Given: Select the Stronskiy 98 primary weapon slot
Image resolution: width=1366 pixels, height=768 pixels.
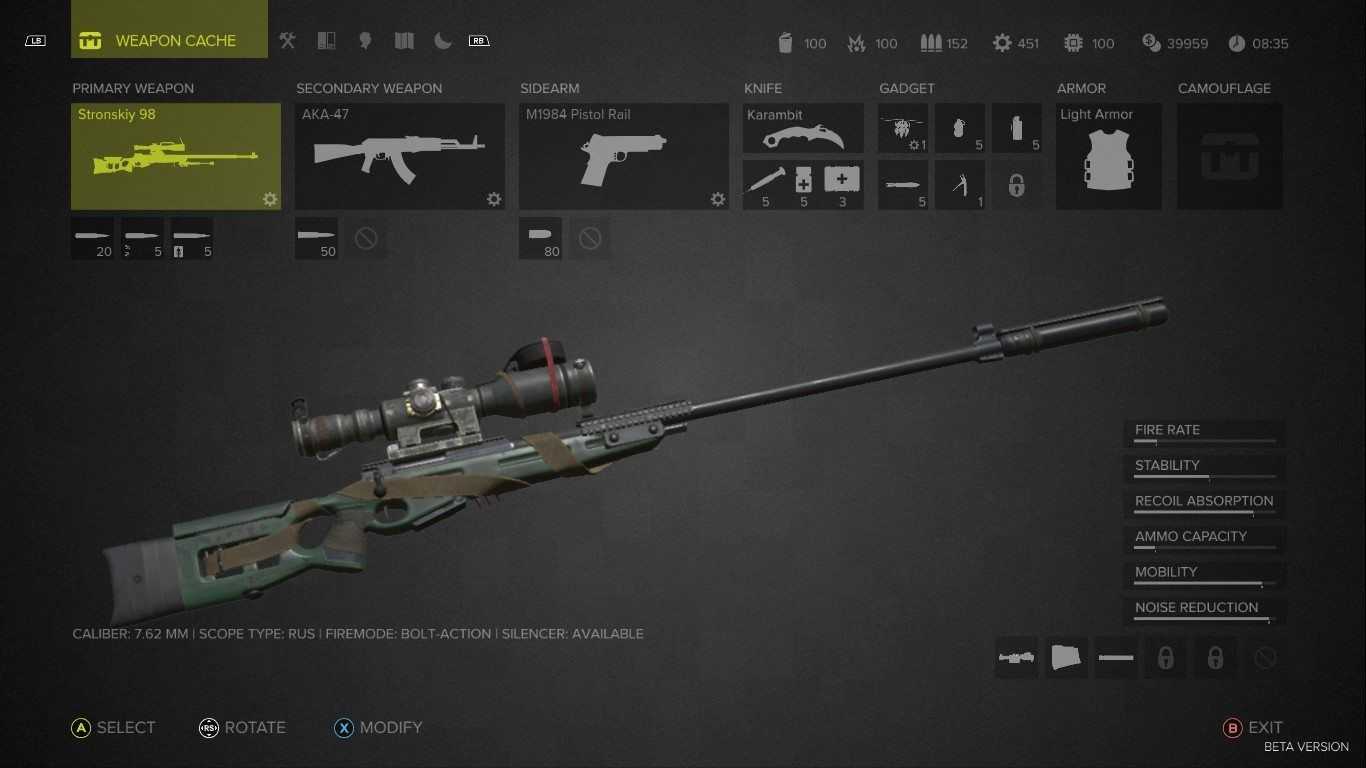Looking at the screenshot, I should pos(175,156).
